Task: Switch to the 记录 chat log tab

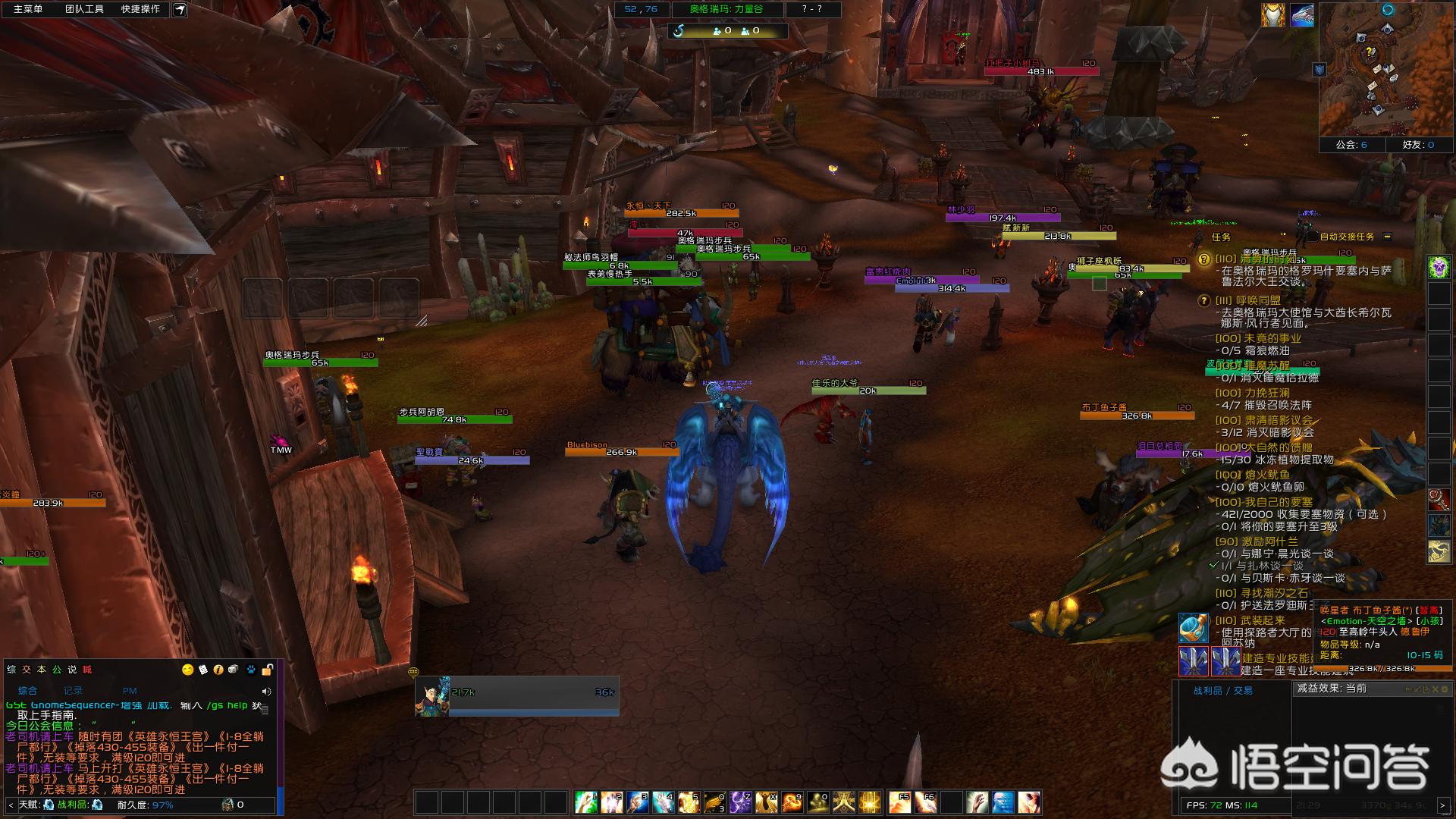Action: point(73,691)
